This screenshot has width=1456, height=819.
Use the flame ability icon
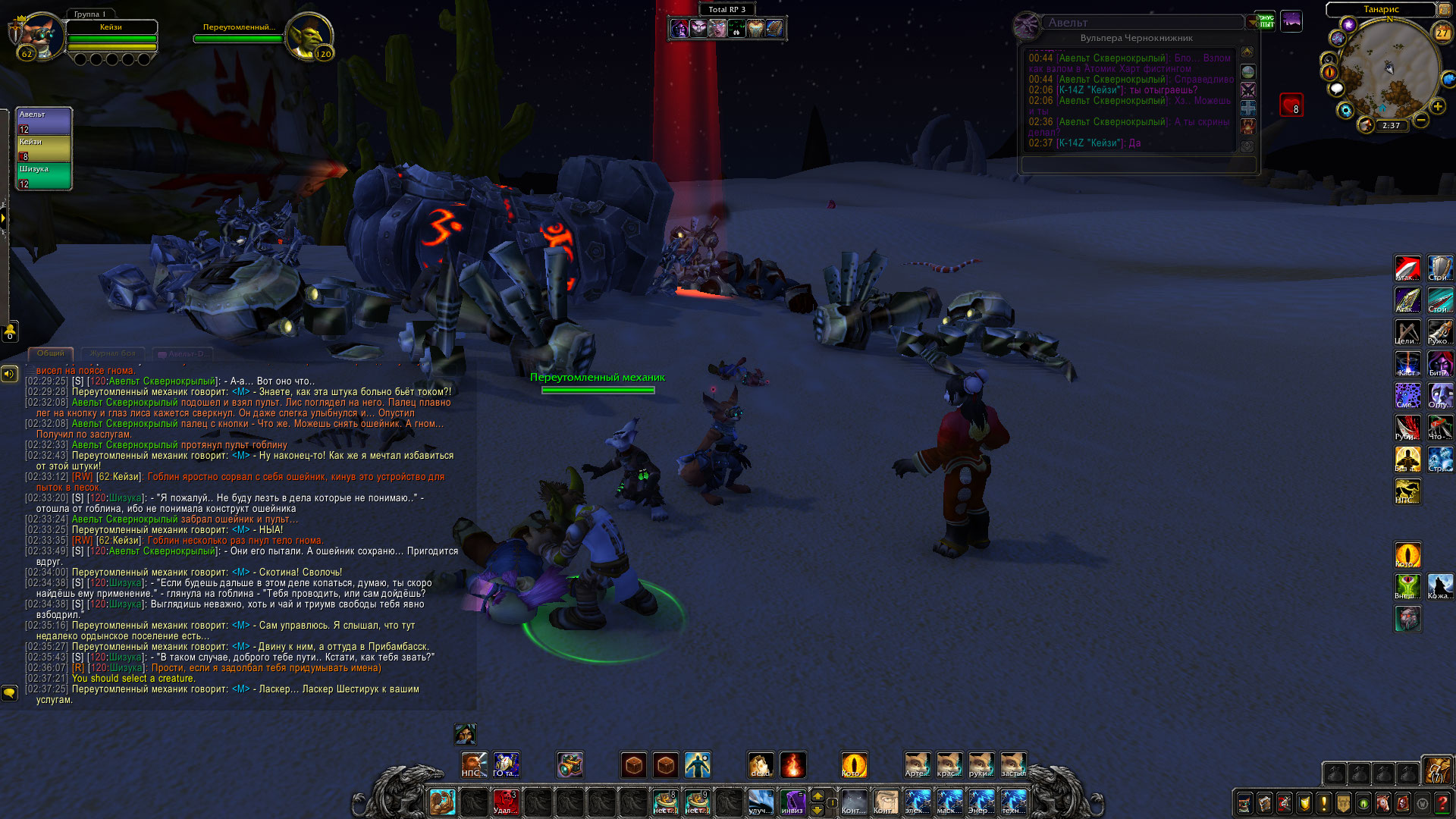[792, 765]
